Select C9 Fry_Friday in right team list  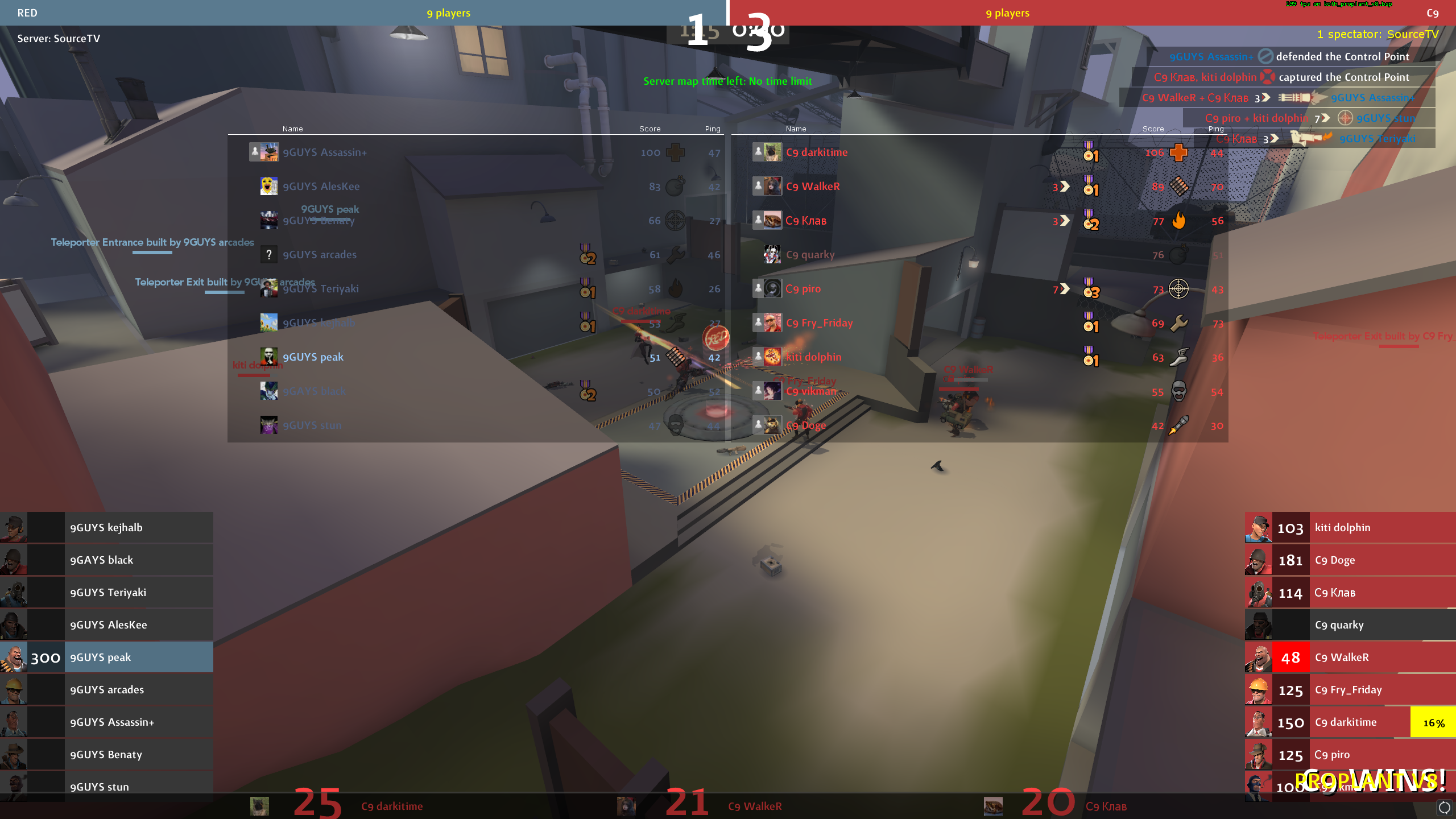[x=1348, y=689]
